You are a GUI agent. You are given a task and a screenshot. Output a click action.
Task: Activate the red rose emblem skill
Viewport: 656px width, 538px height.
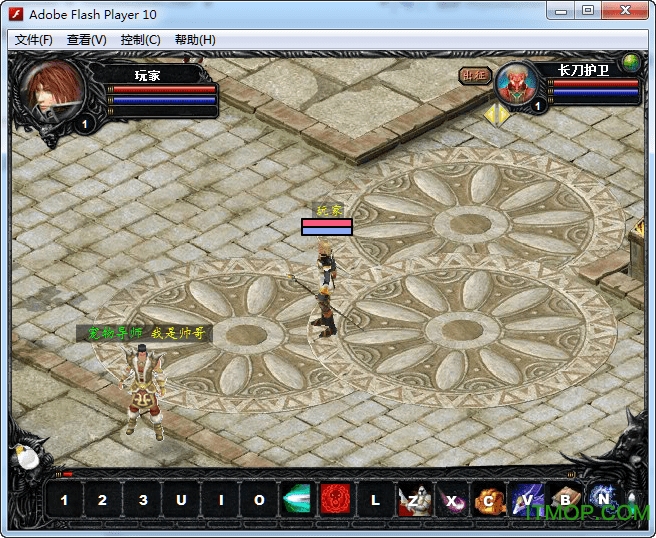point(335,500)
